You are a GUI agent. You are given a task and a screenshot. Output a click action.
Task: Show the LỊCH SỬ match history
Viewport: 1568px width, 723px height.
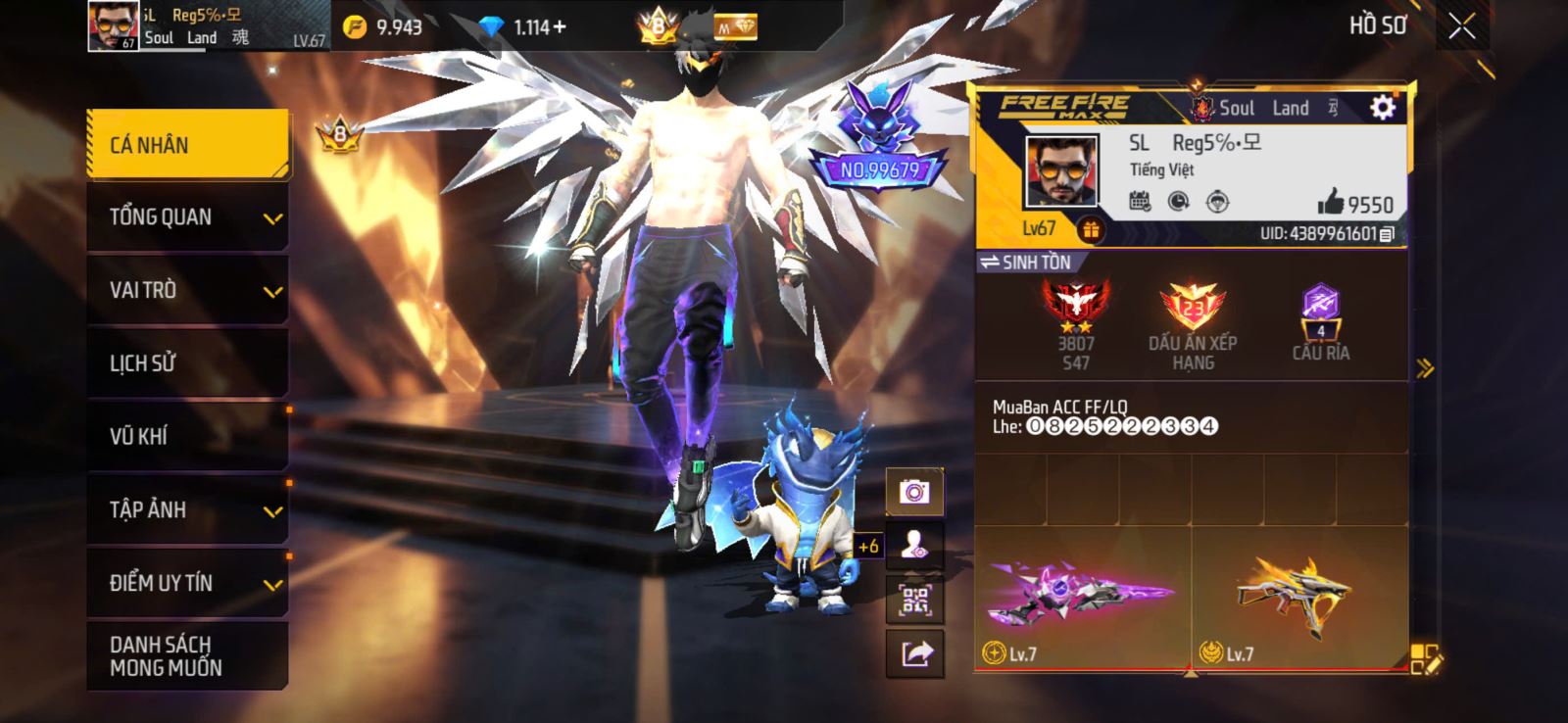(187, 363)
